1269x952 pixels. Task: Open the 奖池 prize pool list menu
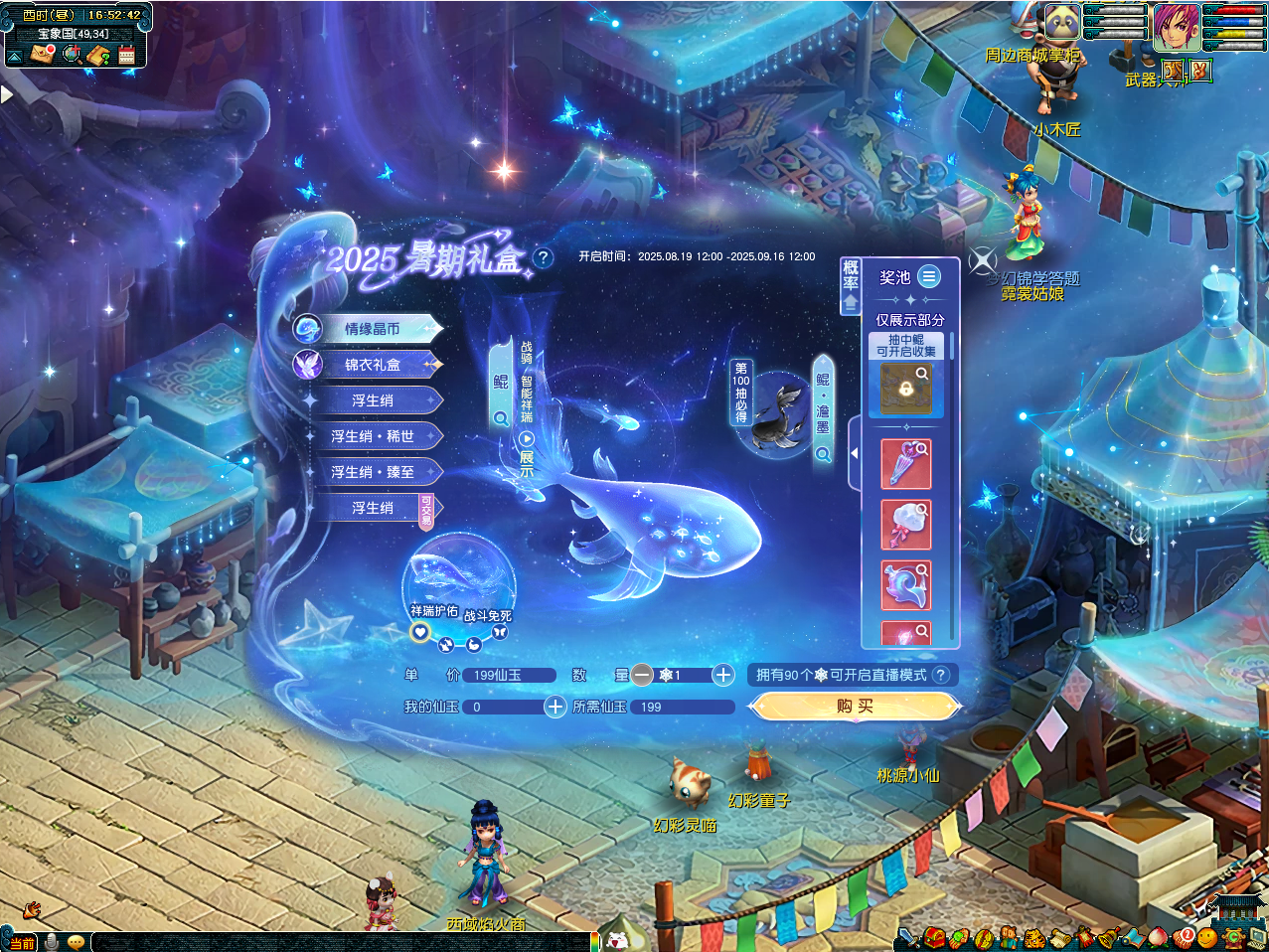(x=929, y=276)
